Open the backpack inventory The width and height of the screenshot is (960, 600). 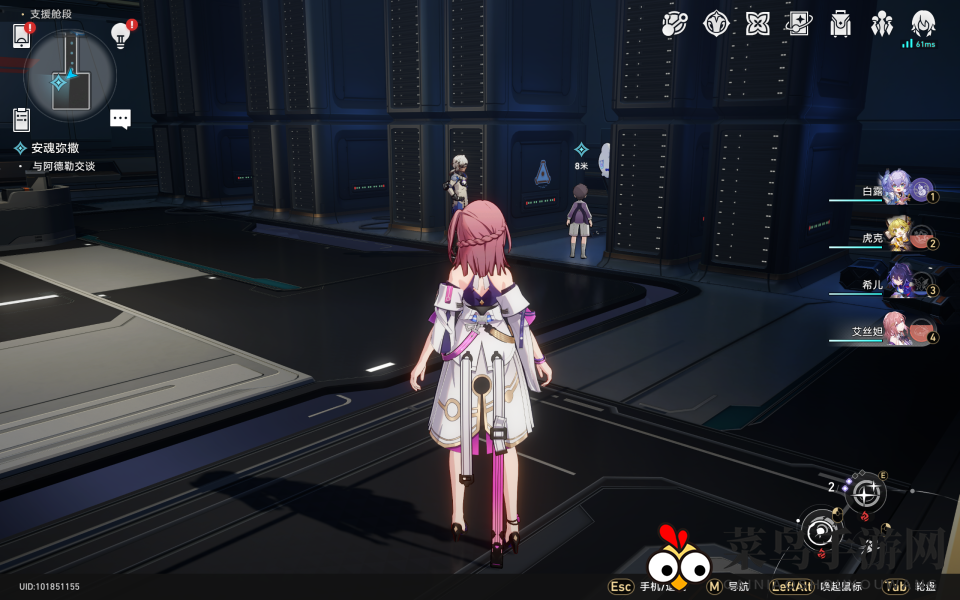[840, 24]
